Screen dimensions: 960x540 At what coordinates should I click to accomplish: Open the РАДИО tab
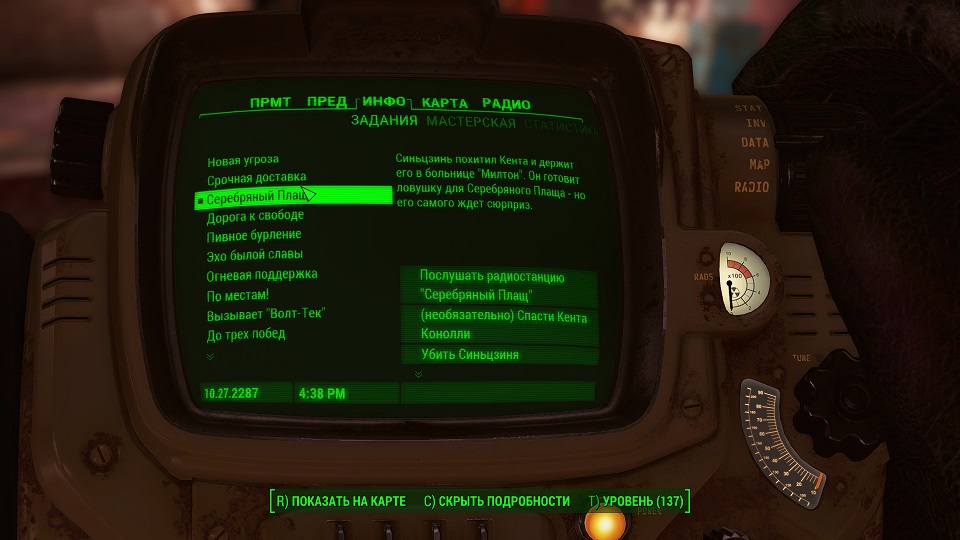(x=506, y=104)
